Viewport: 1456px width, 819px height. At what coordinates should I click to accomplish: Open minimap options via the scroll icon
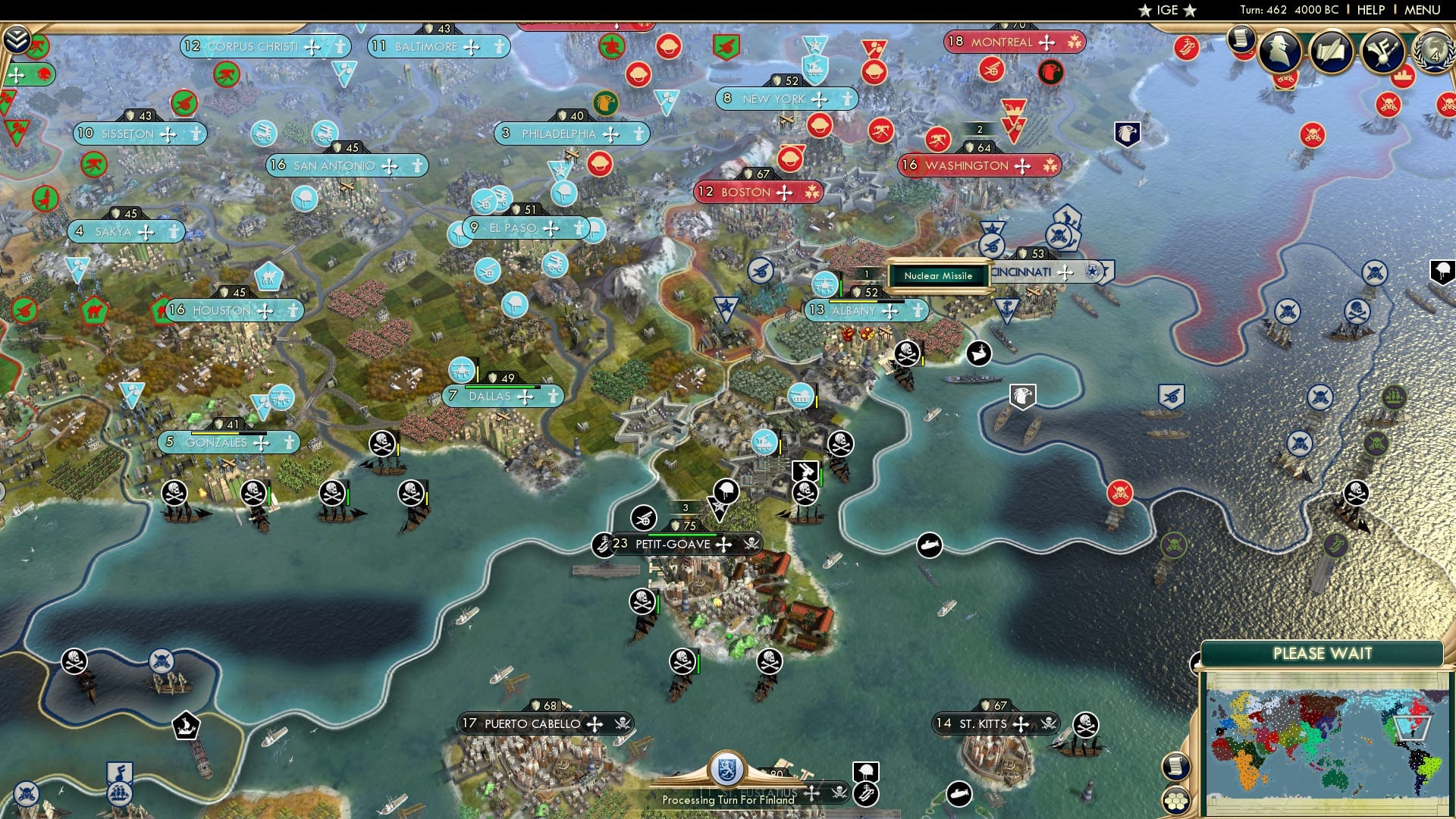pyautogui.click(x=1176, y=766)
